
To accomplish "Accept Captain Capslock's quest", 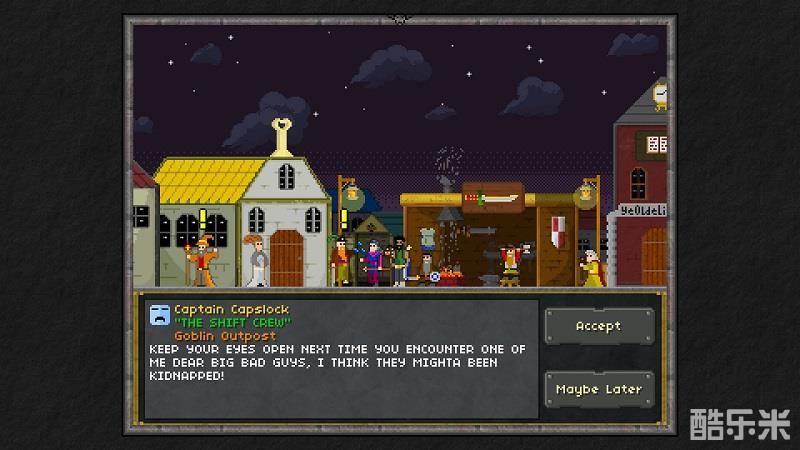I will 598,326.
